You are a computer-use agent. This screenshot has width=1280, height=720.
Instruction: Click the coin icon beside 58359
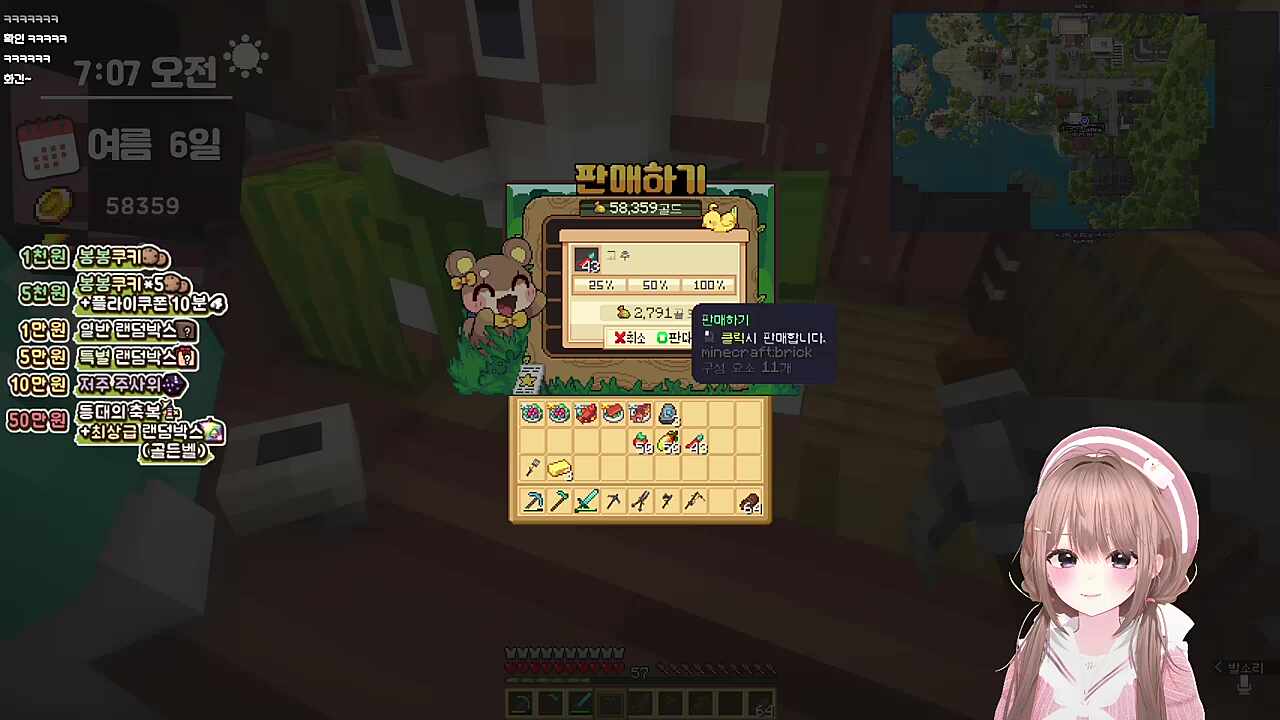[x=52, y=203]
